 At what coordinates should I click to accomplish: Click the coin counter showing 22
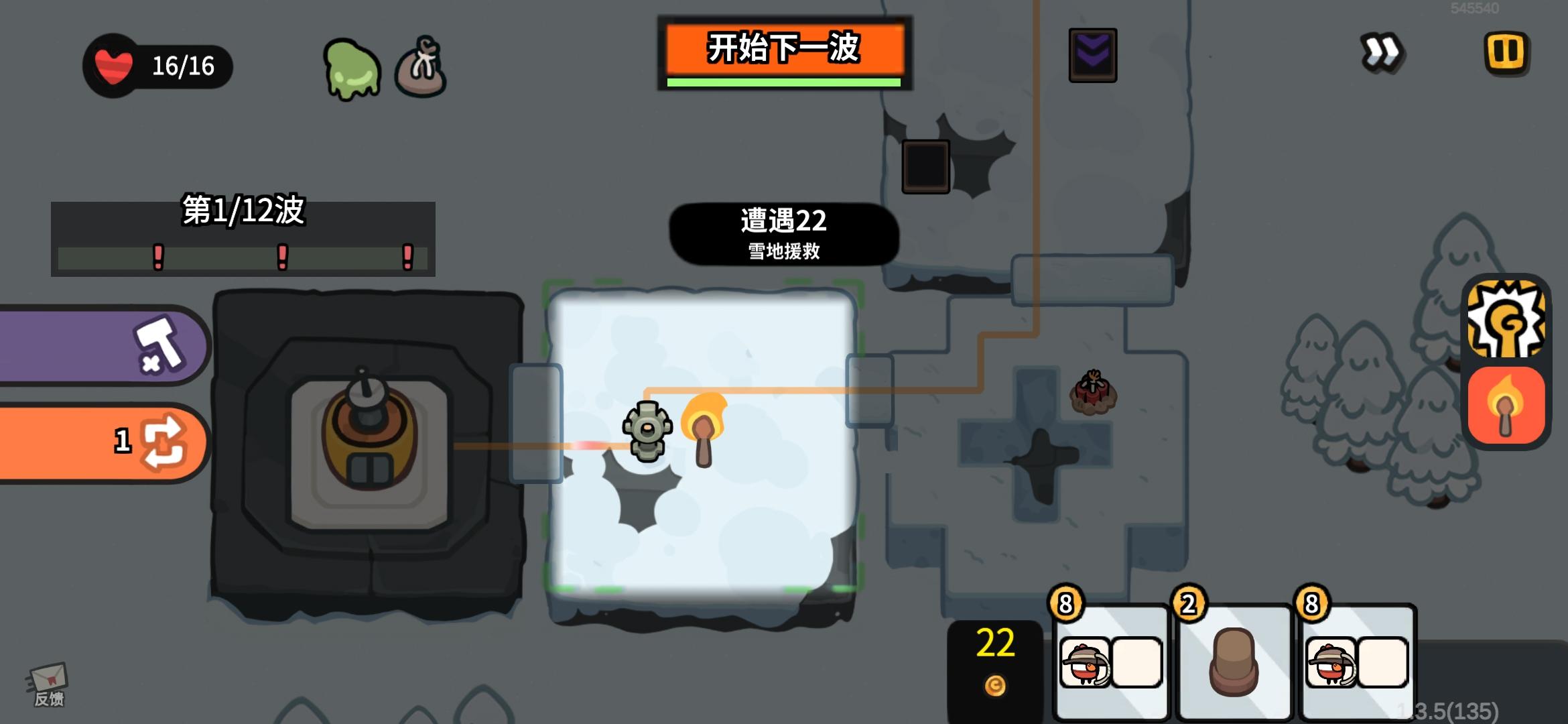[x=994, y=660]
